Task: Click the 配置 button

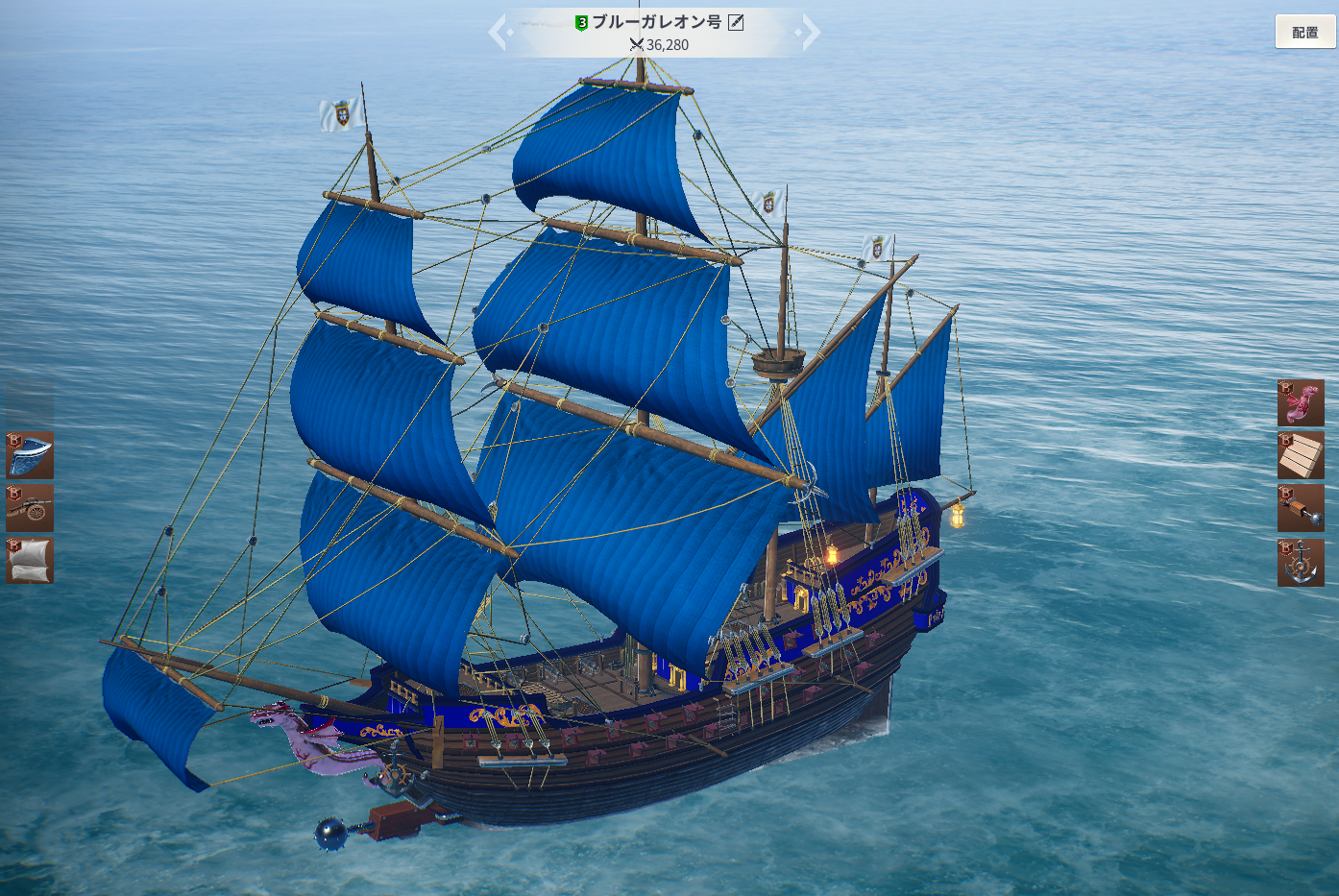Action: pyautogui.click(x=1304, y=32)
